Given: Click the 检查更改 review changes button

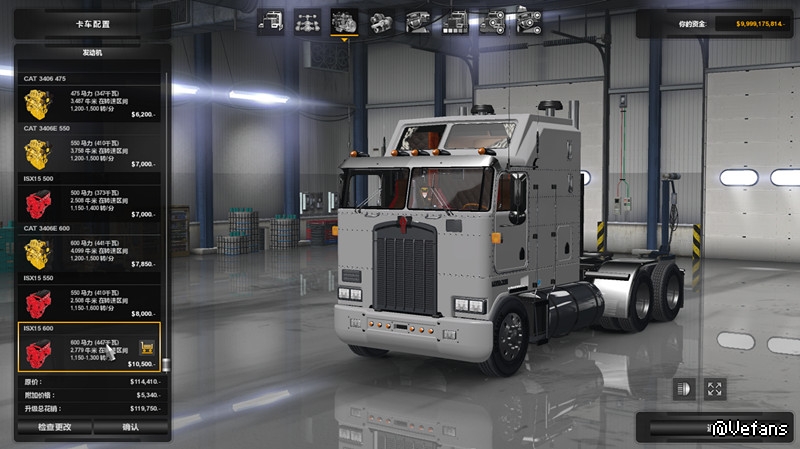Looking at the screenshot, I should pos(54,427).
